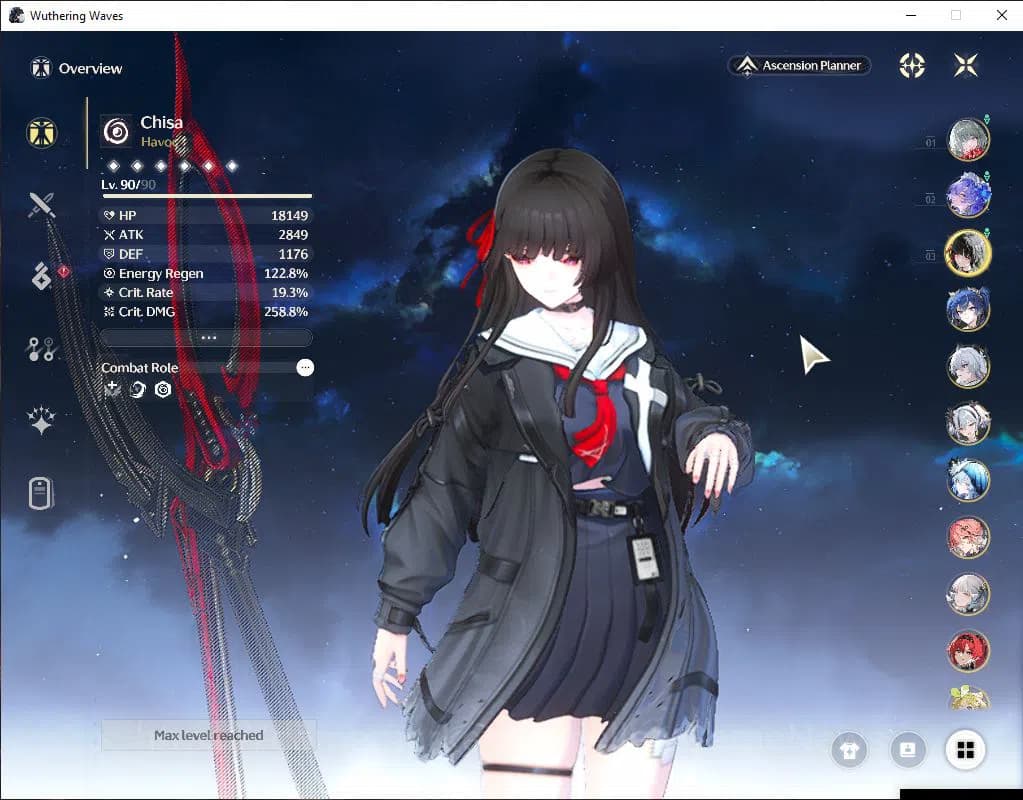Click the round sparkle icon beside Ascension Planner
1023x800 pixels.
tap(912, 66)
